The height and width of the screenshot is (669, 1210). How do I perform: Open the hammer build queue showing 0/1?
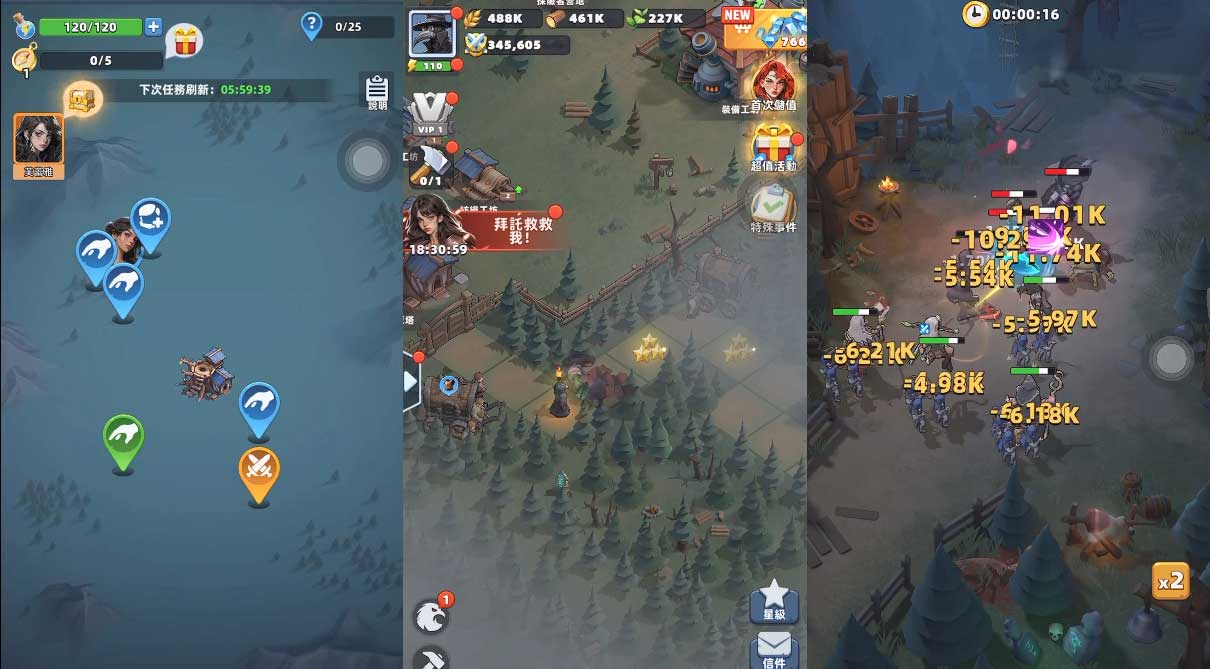tap(432, 163)
